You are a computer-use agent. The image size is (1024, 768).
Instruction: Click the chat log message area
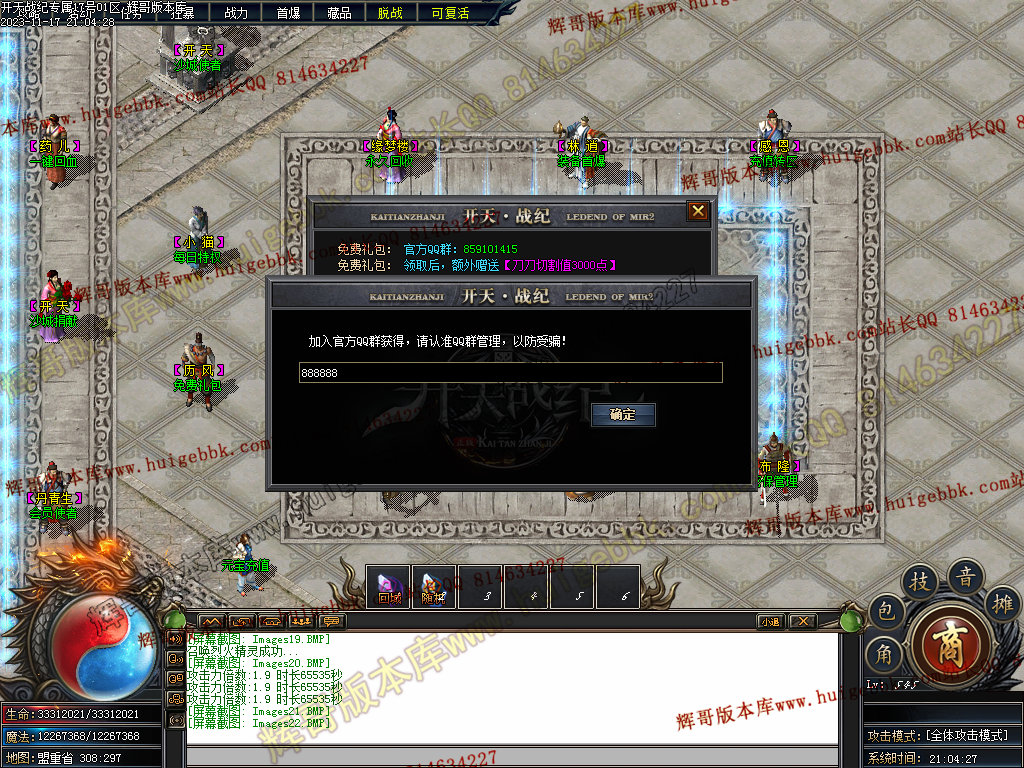[x=510, y=690]
